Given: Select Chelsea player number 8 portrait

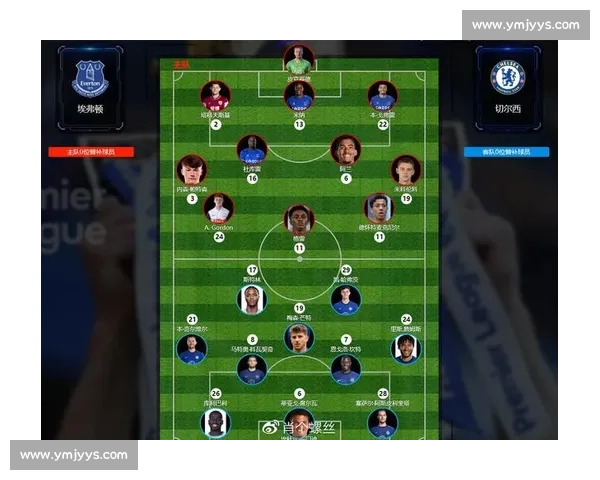Looking at the screenshot, I should point(252,369).
